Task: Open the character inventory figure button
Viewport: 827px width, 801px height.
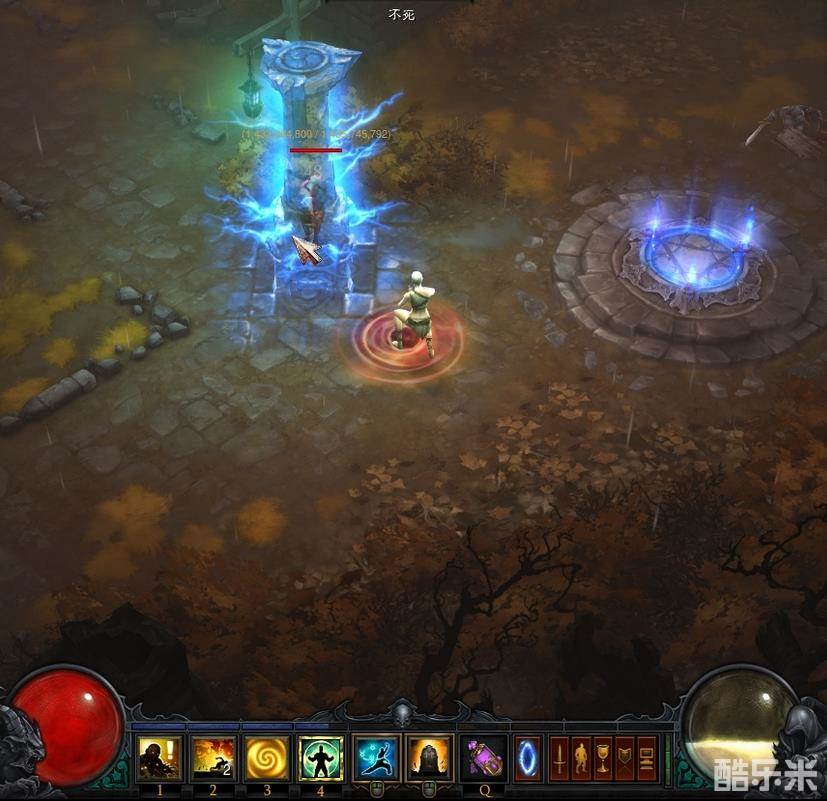Action: click(581, 757)
